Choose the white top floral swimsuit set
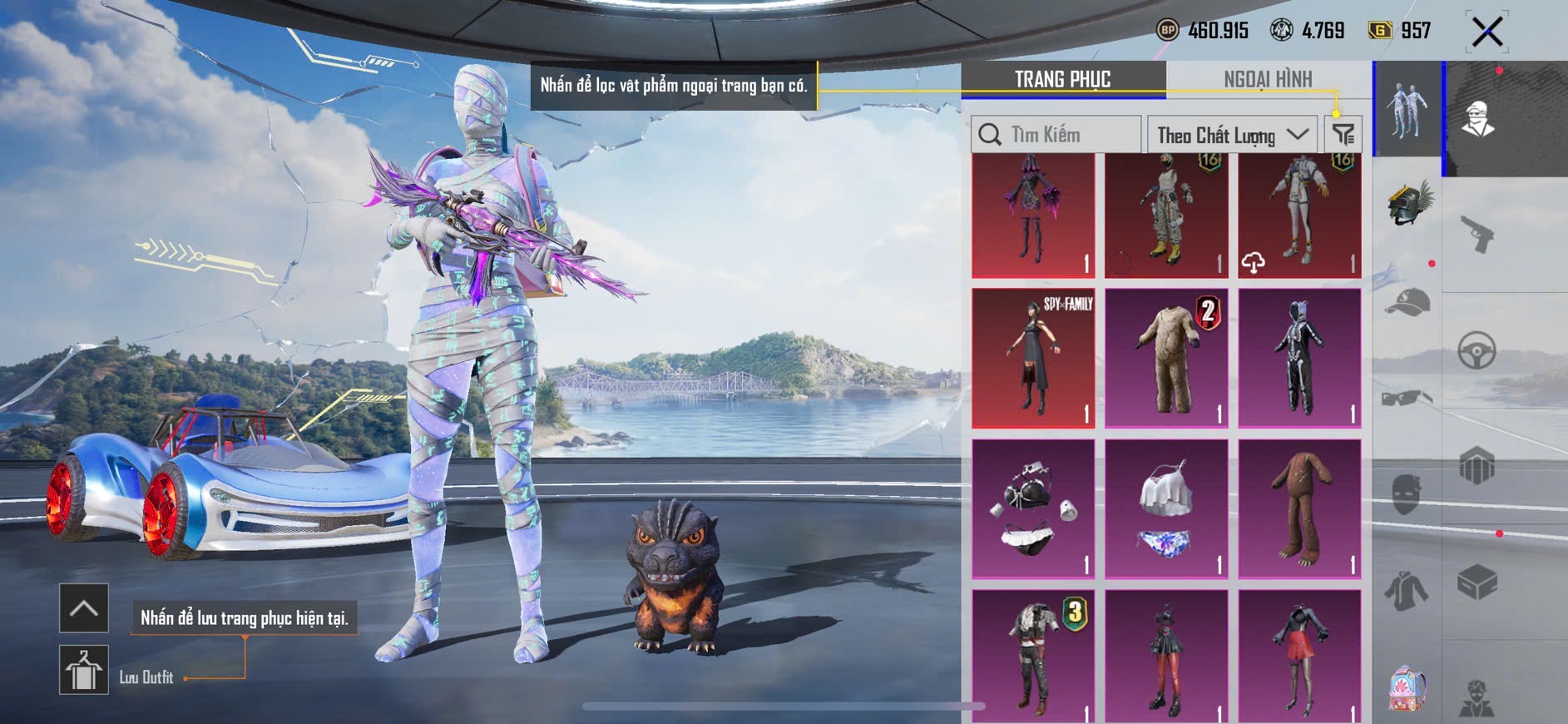The height and width of the screenshot is (724, 1568). pyautogui.click(x=1166, y=508)
